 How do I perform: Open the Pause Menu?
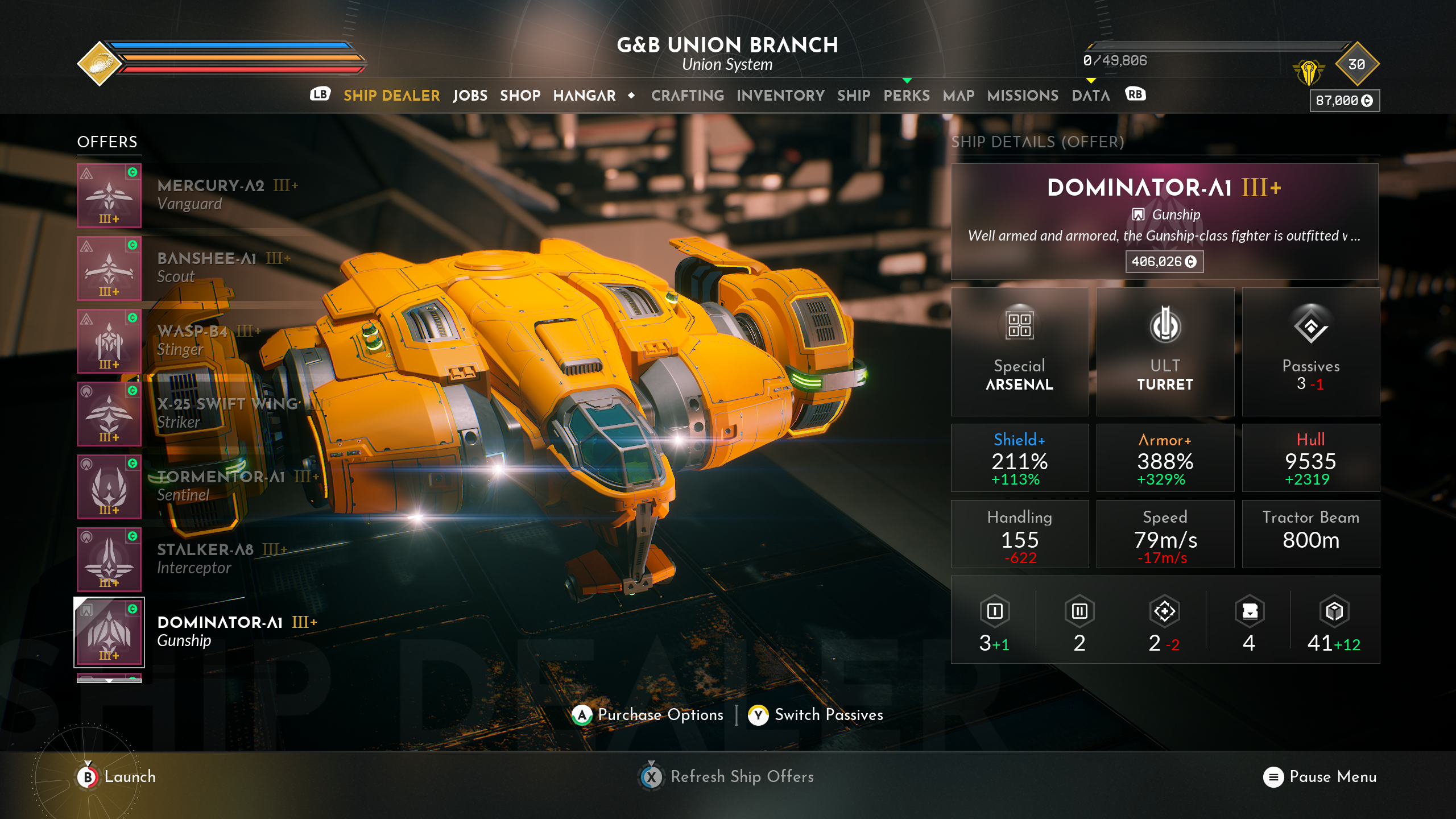click(x=1319, y=777)
